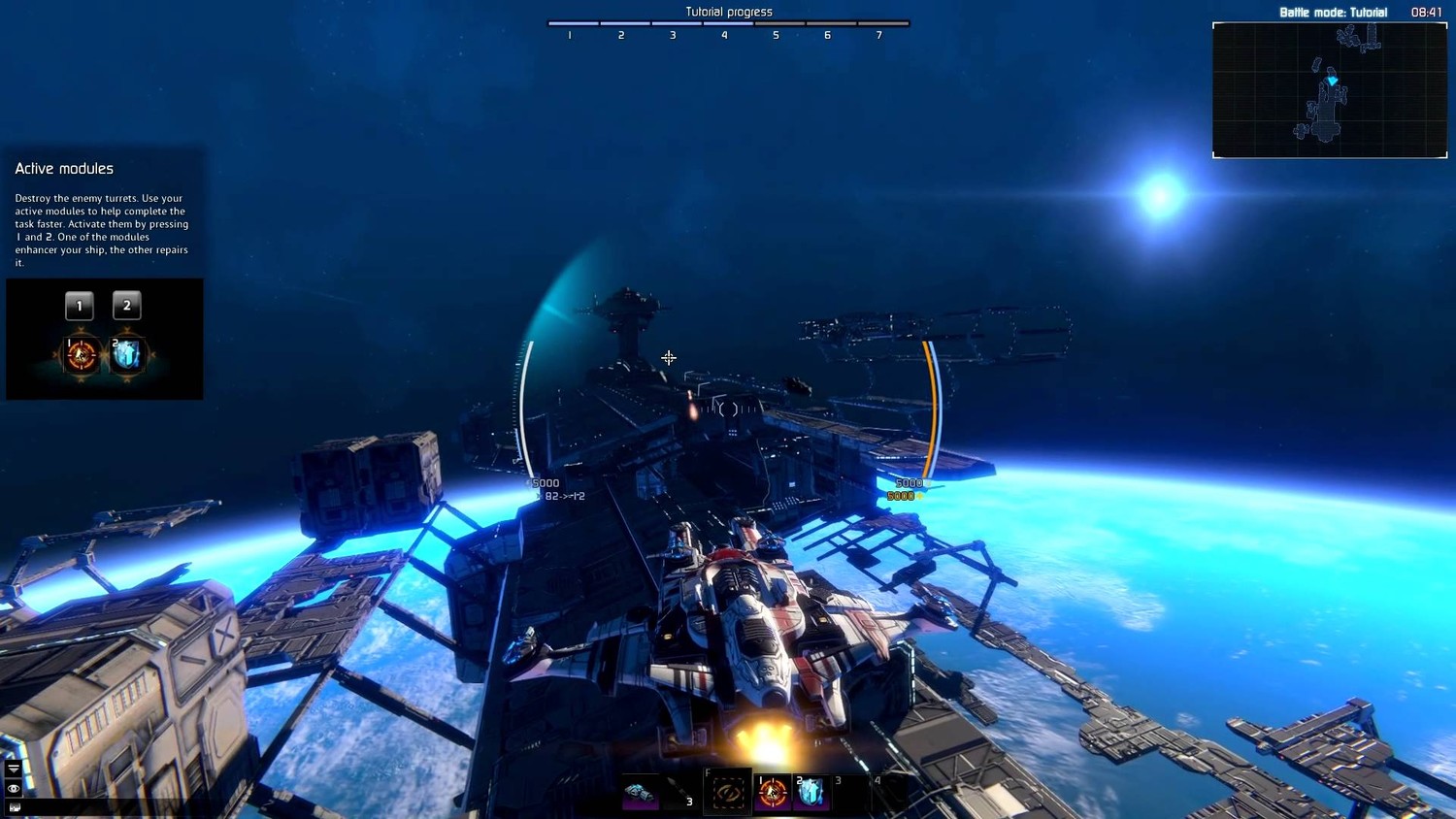
Task: Toggle the eye visibility icon
Action: (x=14, y=788)
